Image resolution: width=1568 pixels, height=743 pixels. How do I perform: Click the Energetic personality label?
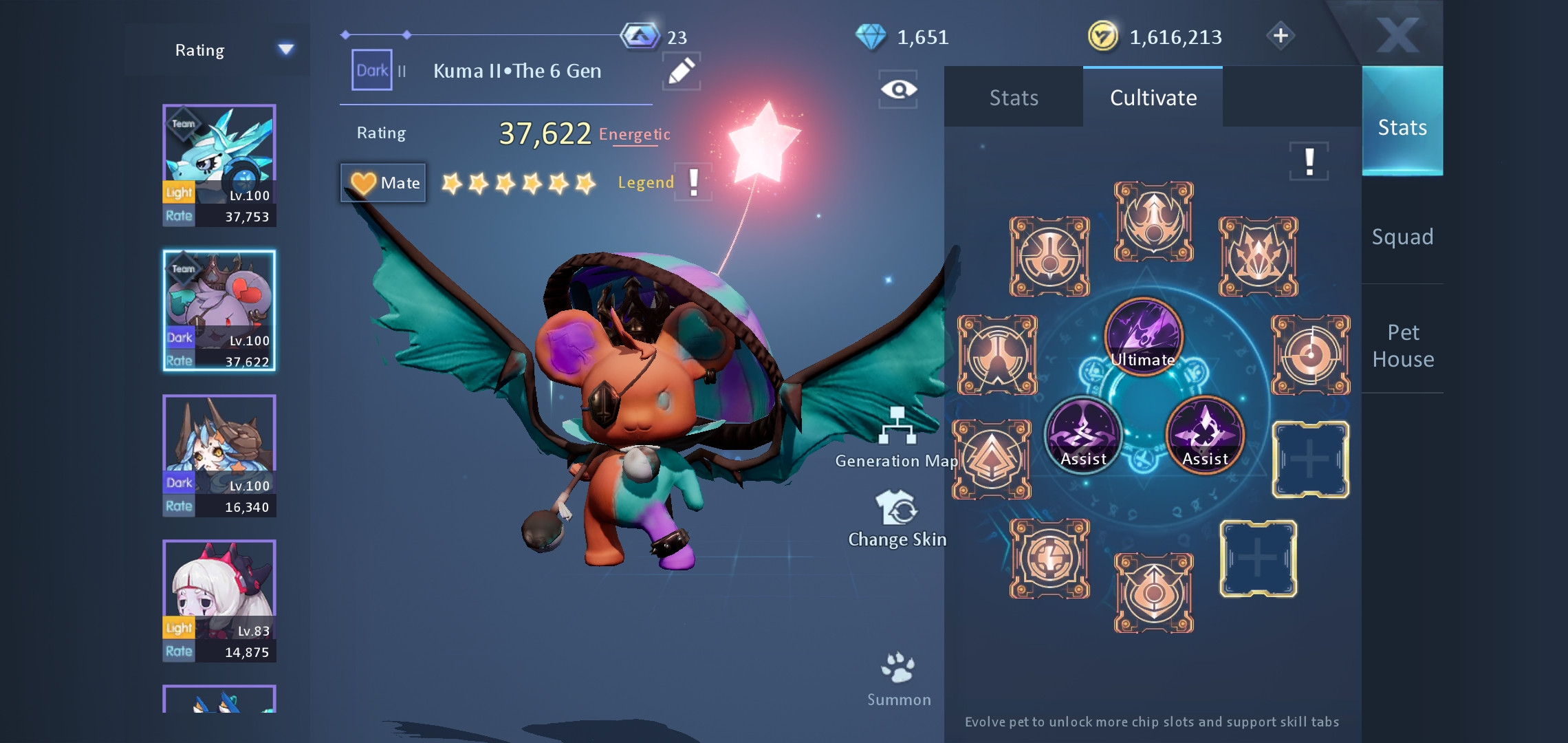coord(634,134)
